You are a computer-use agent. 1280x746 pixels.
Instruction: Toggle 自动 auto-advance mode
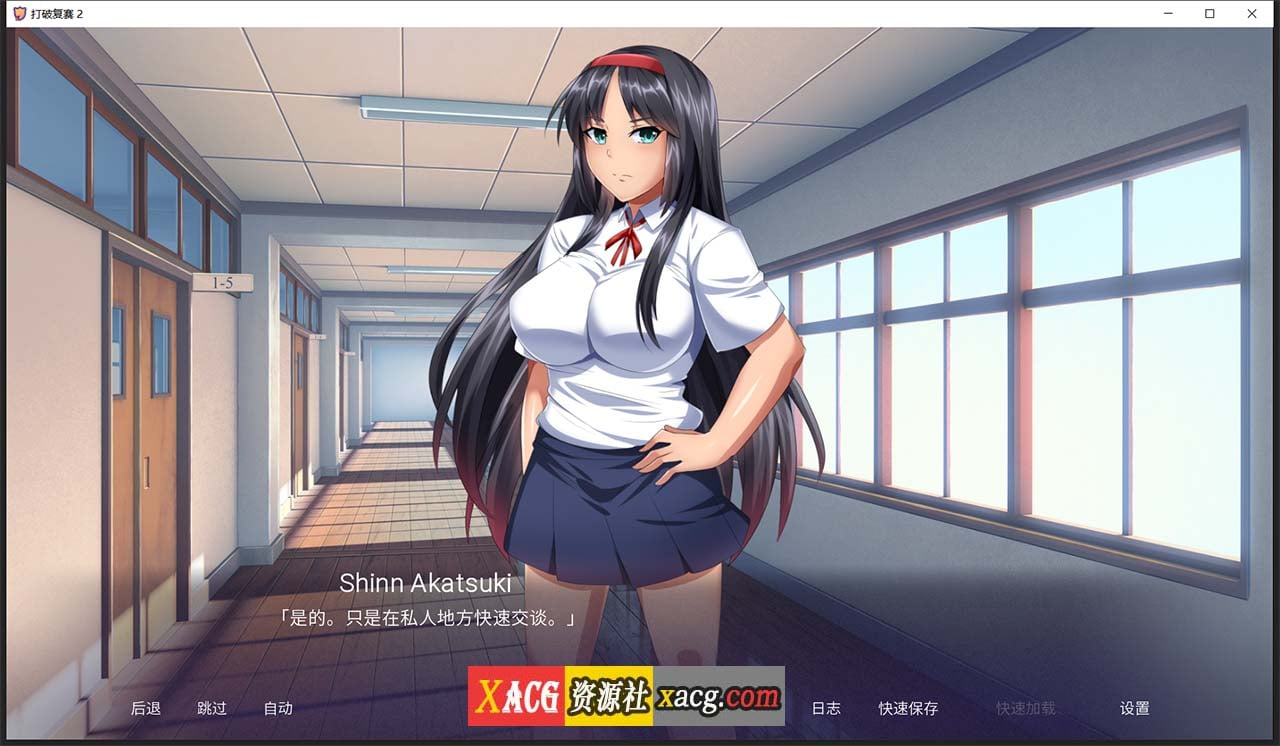tap(277, 708)
